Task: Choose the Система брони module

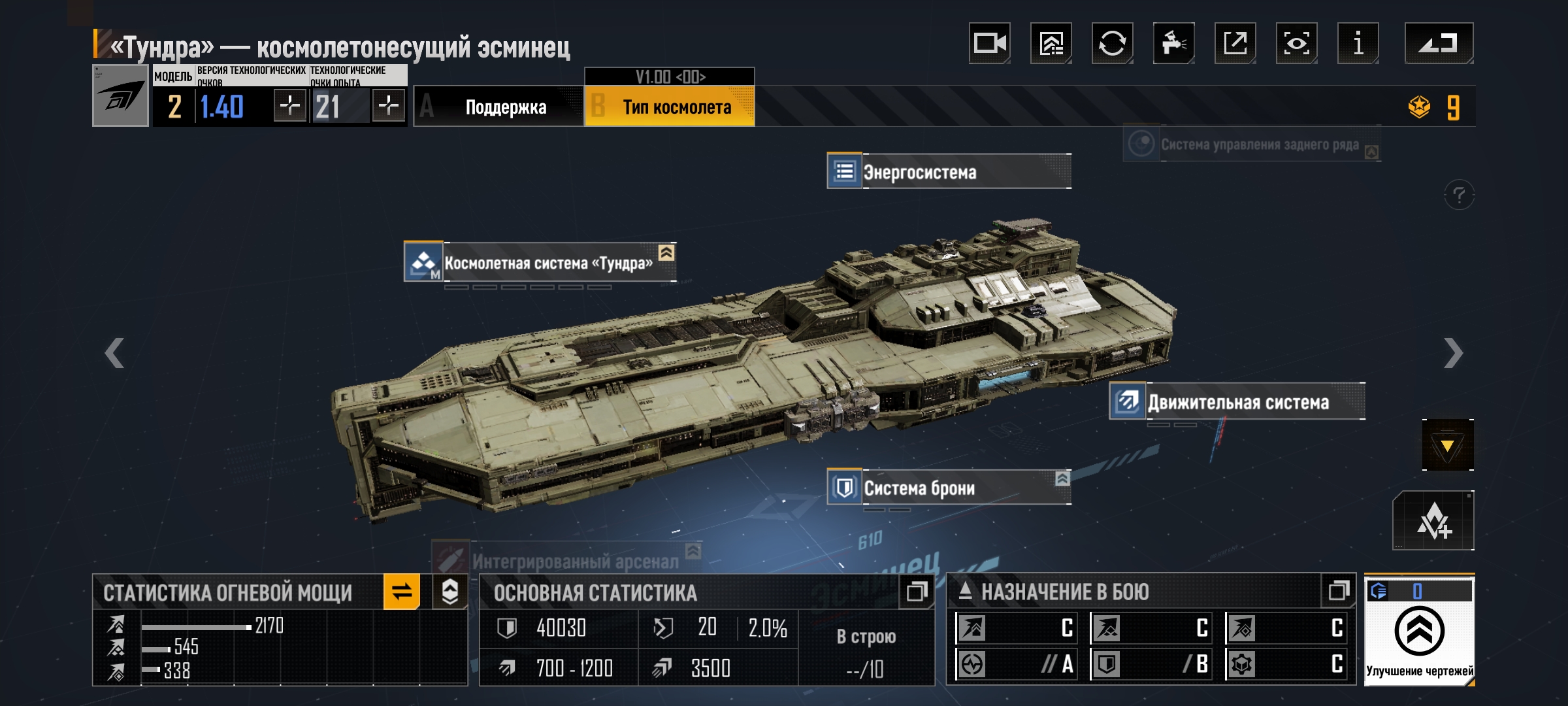Action: coord(949,488)
